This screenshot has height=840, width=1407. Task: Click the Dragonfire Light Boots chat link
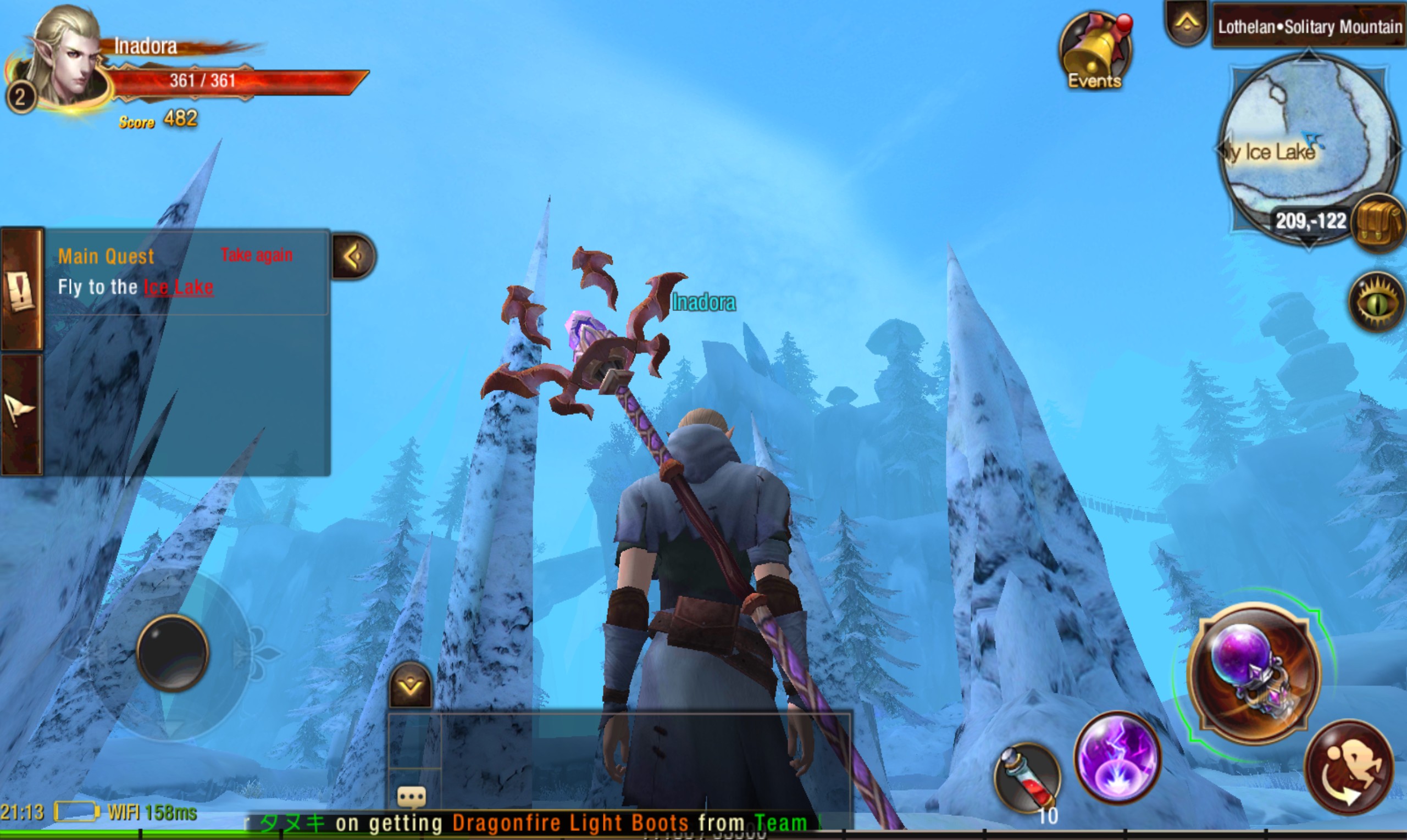point(569,822)
